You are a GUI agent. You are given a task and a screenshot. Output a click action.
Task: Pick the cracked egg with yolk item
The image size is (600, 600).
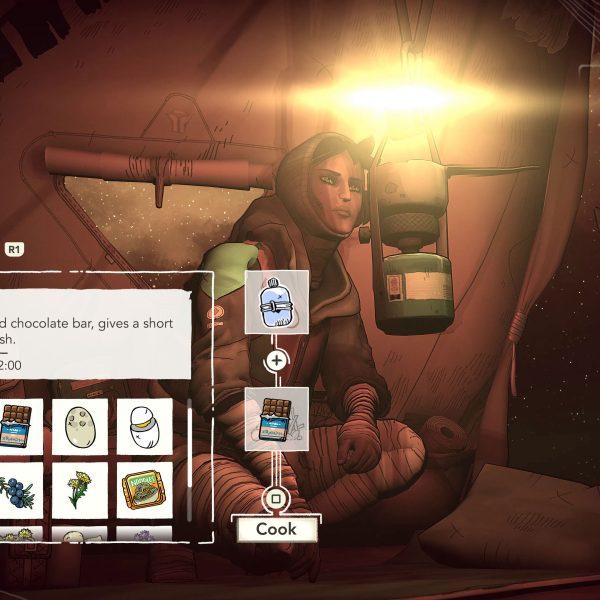[x=144, y=426]
